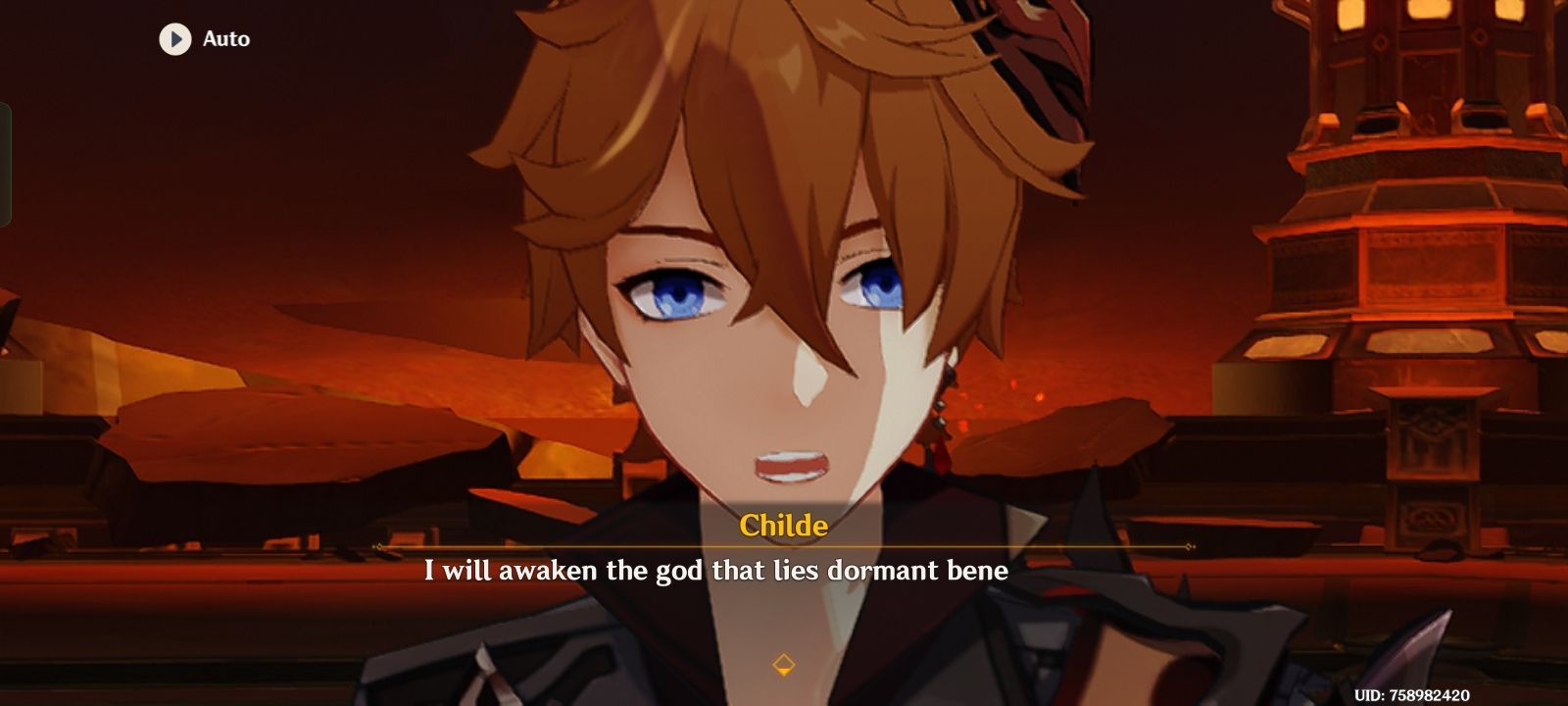Turn on the Auto conversation setting
Image resolution: width=1568 pixels, height=706 pixels.
pyautogui.click(x=201, y=40)
